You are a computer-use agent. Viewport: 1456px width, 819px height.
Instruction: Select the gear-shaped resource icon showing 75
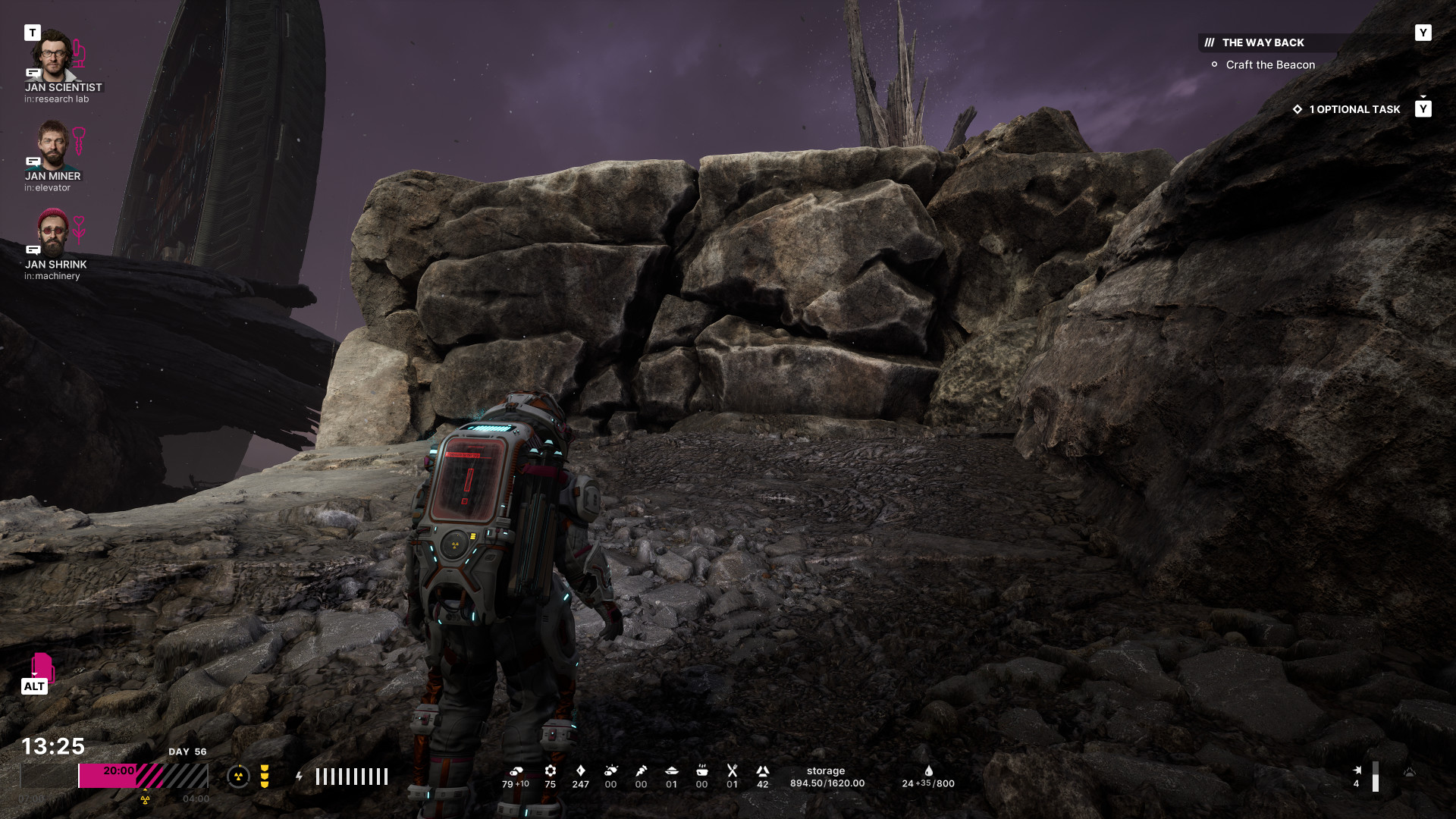tap(551, 771)
